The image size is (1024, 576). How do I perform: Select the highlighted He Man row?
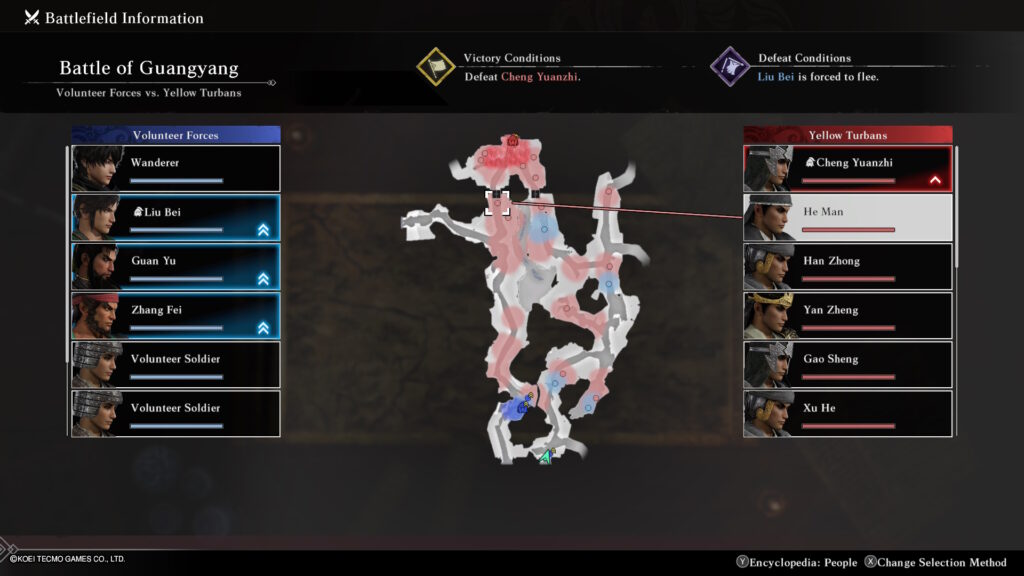click(x=848, y=218)
